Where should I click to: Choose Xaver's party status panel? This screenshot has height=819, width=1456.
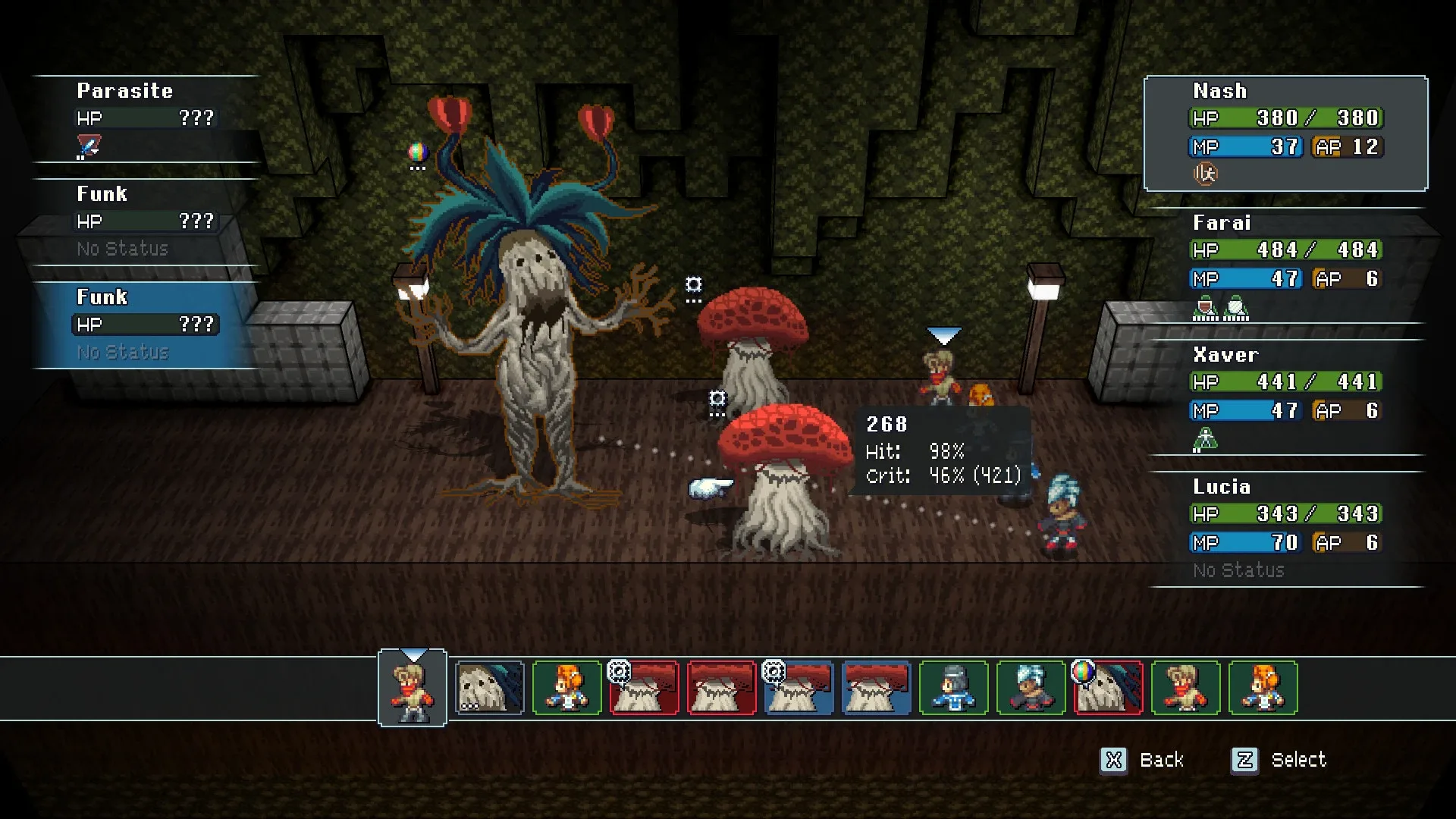(1285, 396)
